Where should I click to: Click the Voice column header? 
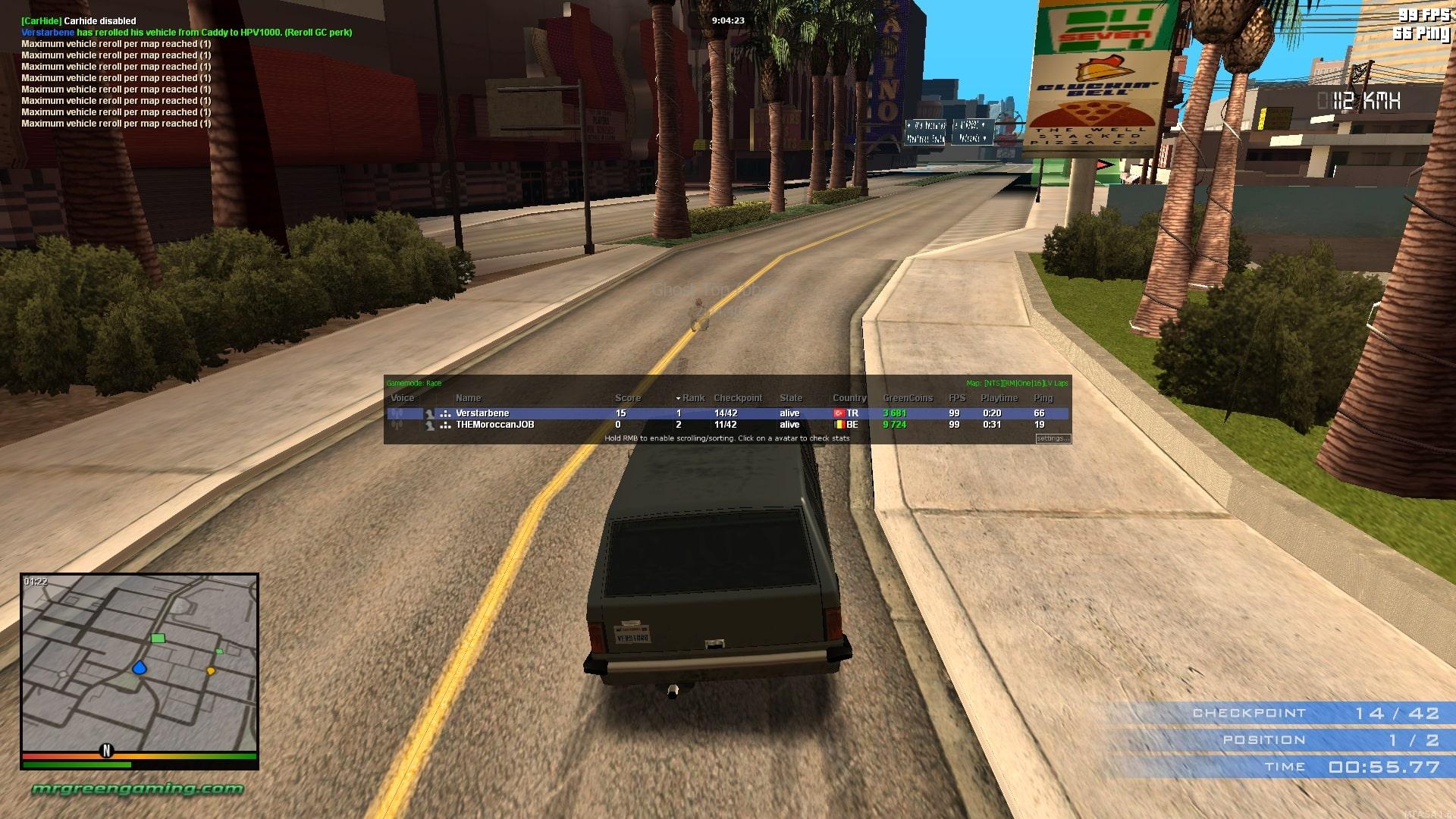(402, 398)
